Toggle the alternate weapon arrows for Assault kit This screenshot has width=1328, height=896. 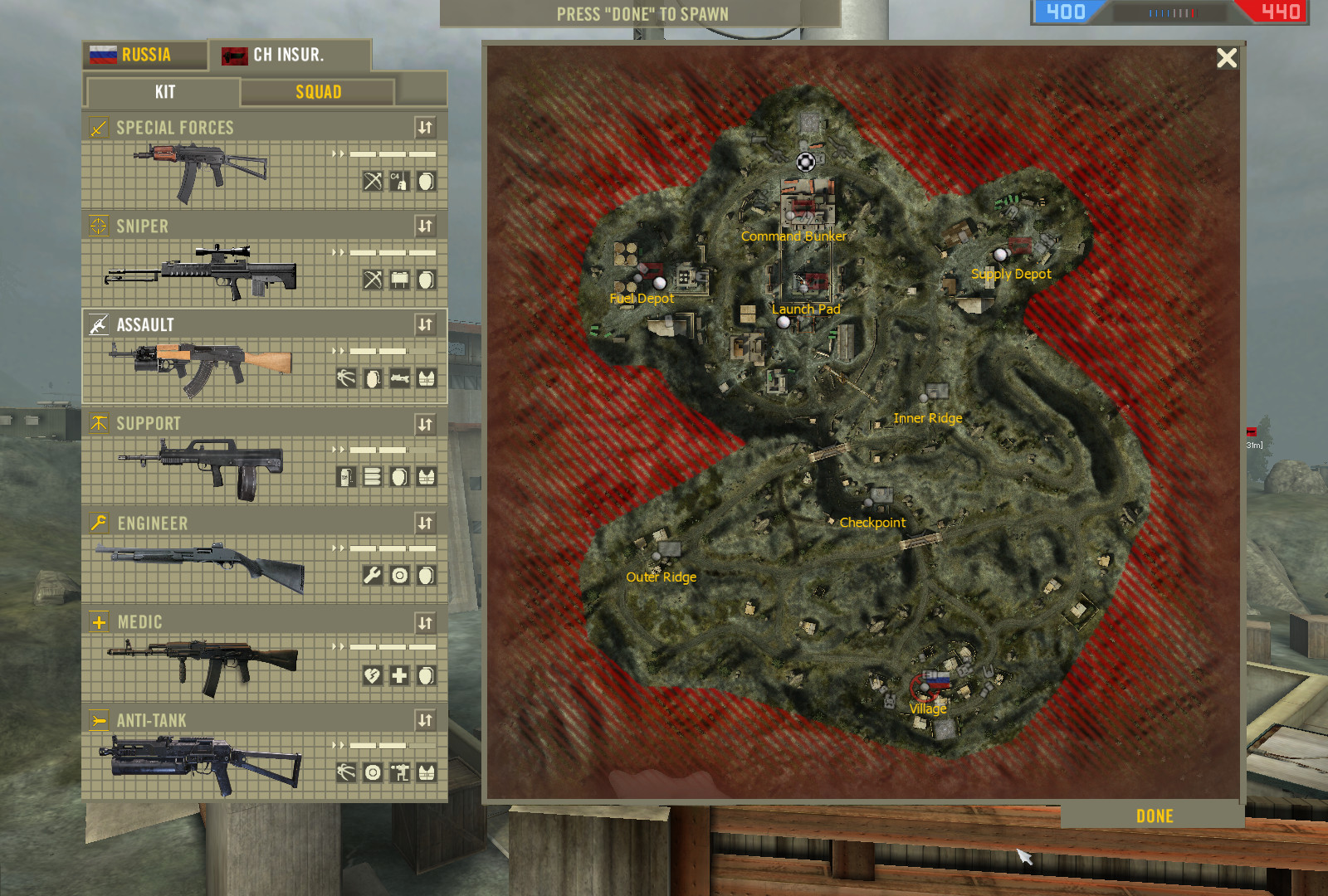(426, 324)
